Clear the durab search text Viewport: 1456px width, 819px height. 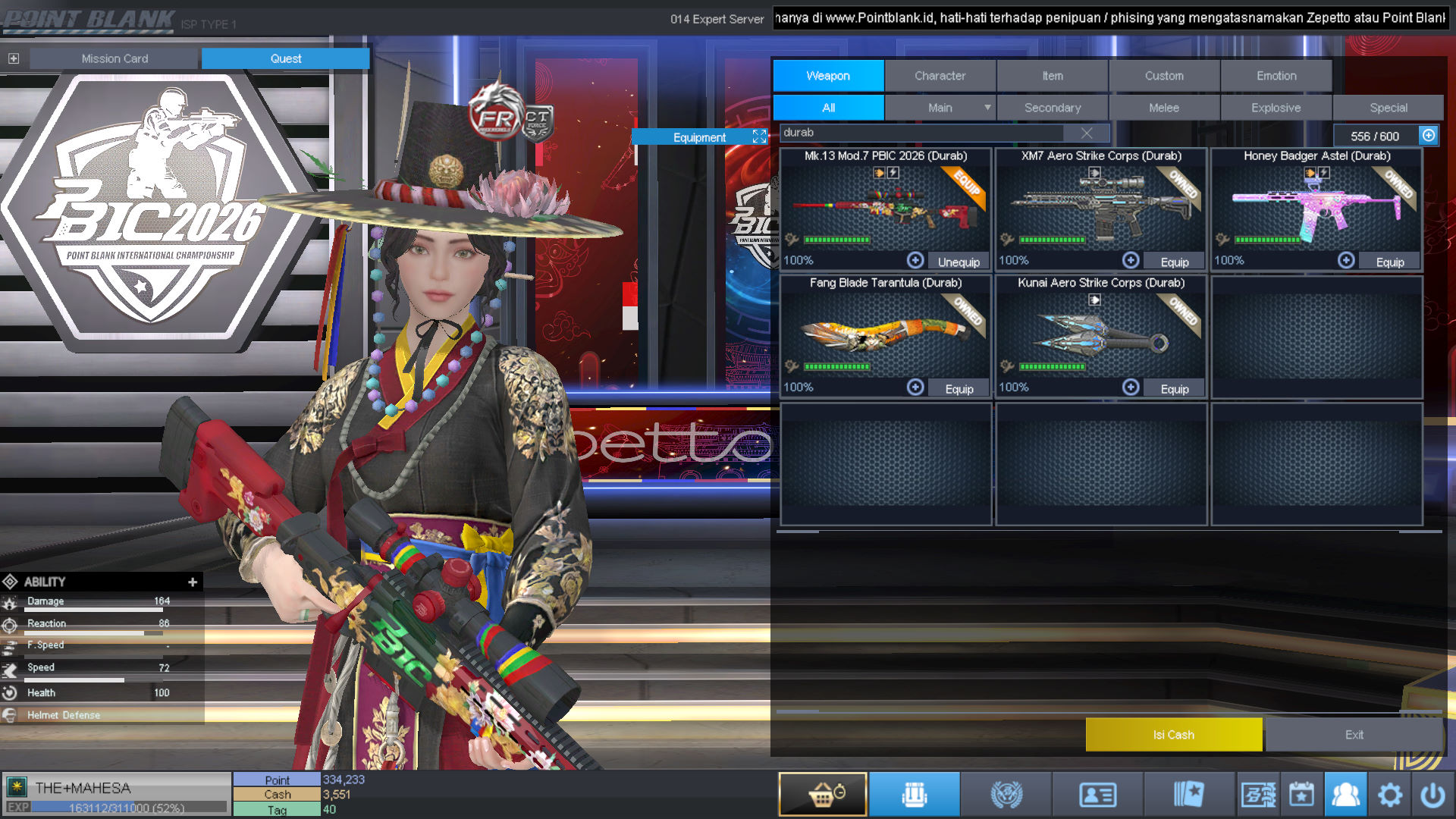(x=1086, y=133)
